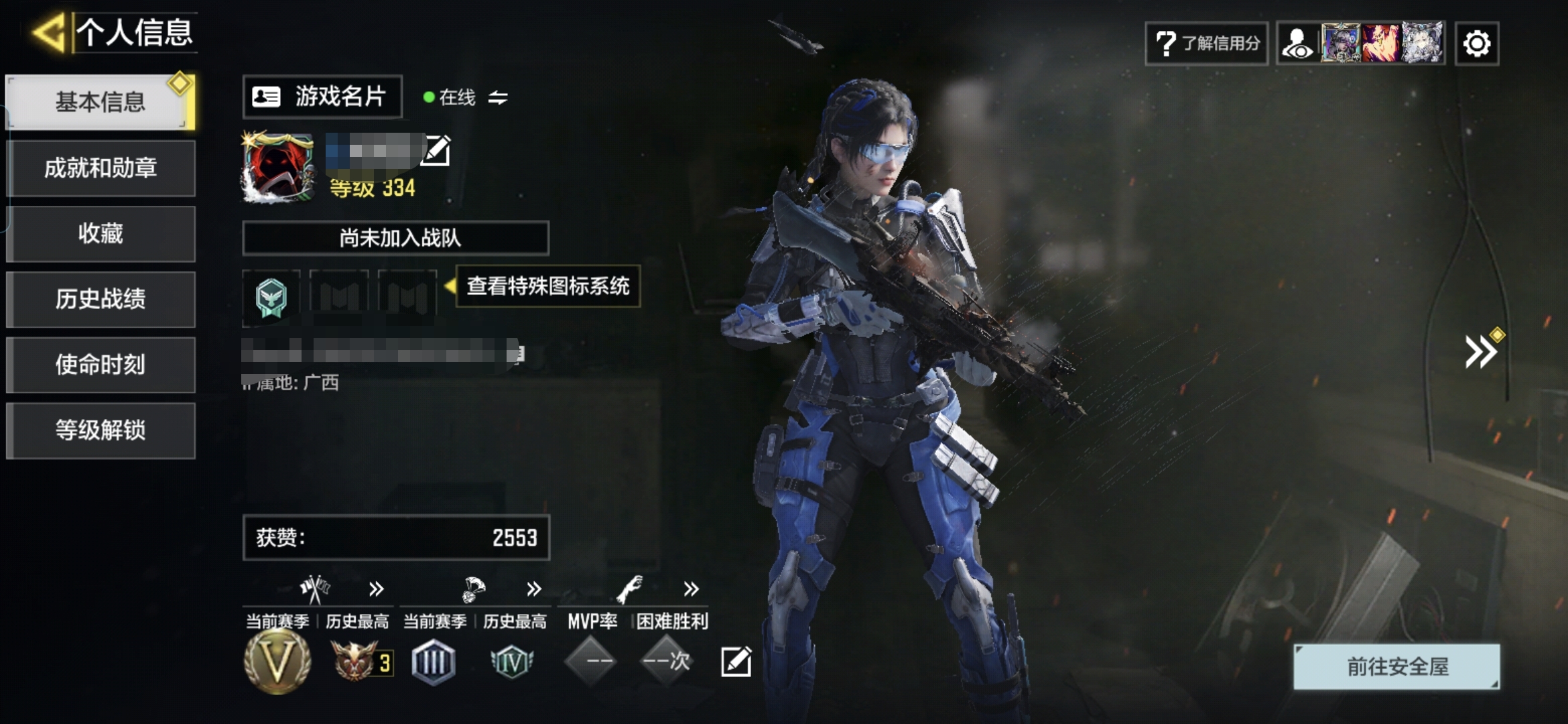The image size is (1568, 724).
Task: Open 了解信用分 credit score info
Action: coord(1206,44)
